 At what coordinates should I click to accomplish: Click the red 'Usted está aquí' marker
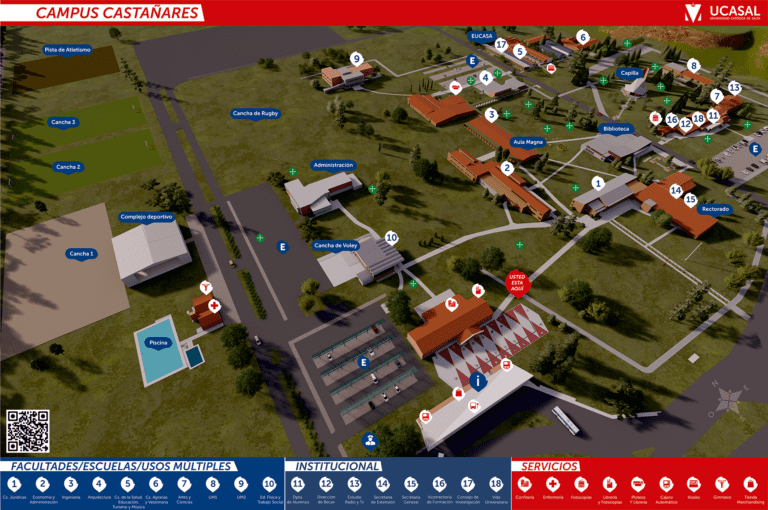coord(516,280)
